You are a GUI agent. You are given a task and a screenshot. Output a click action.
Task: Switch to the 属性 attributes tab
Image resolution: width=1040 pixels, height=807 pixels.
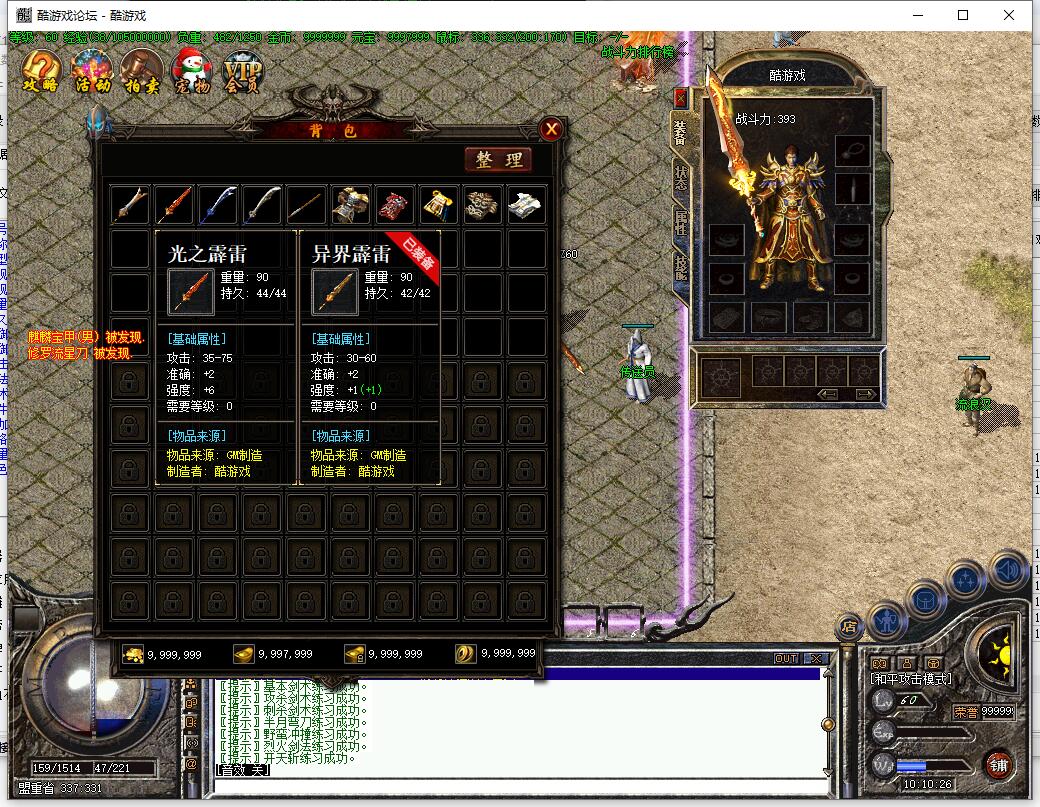681,222
